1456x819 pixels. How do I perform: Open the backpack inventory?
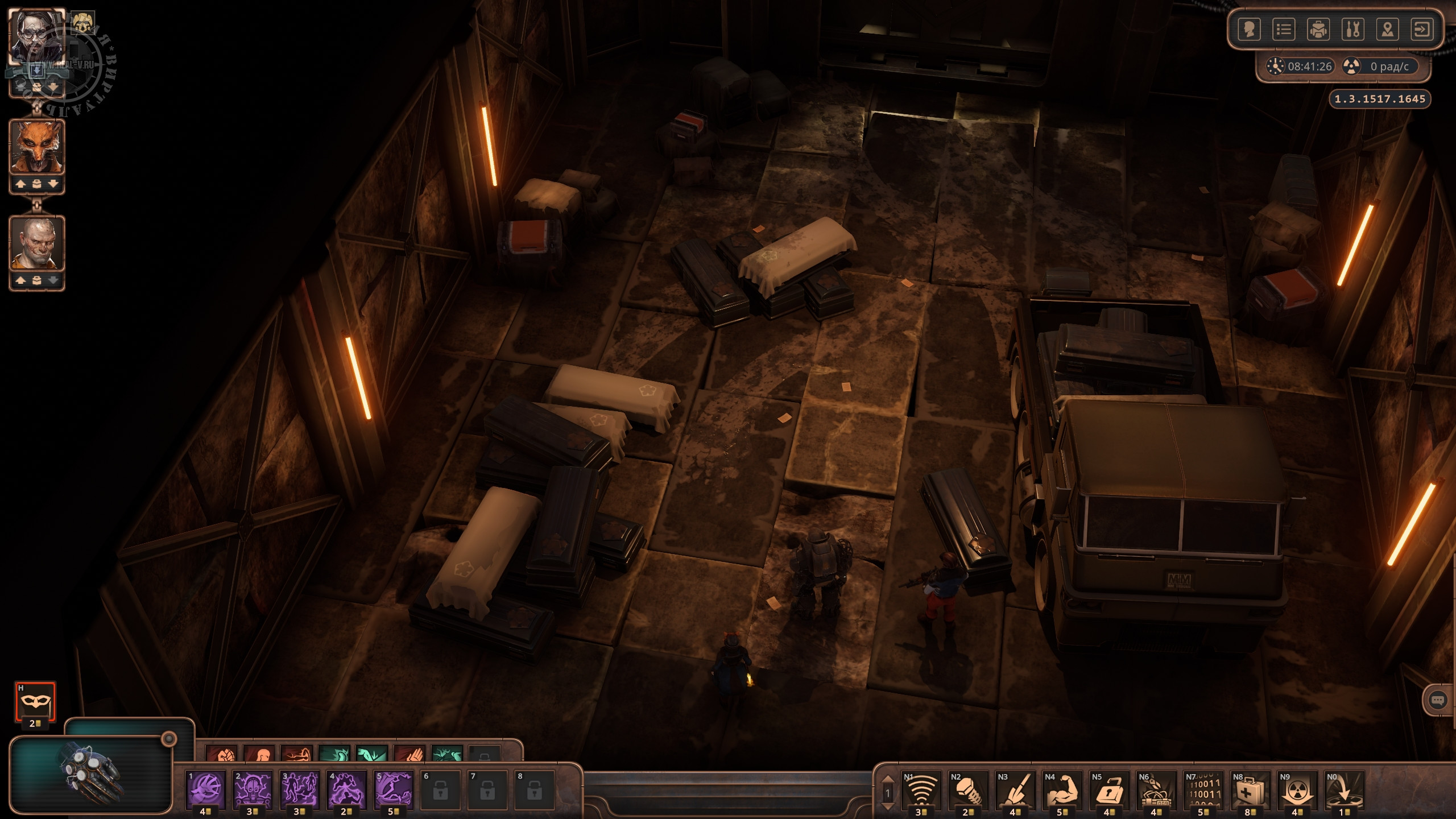pos(1318,29)
